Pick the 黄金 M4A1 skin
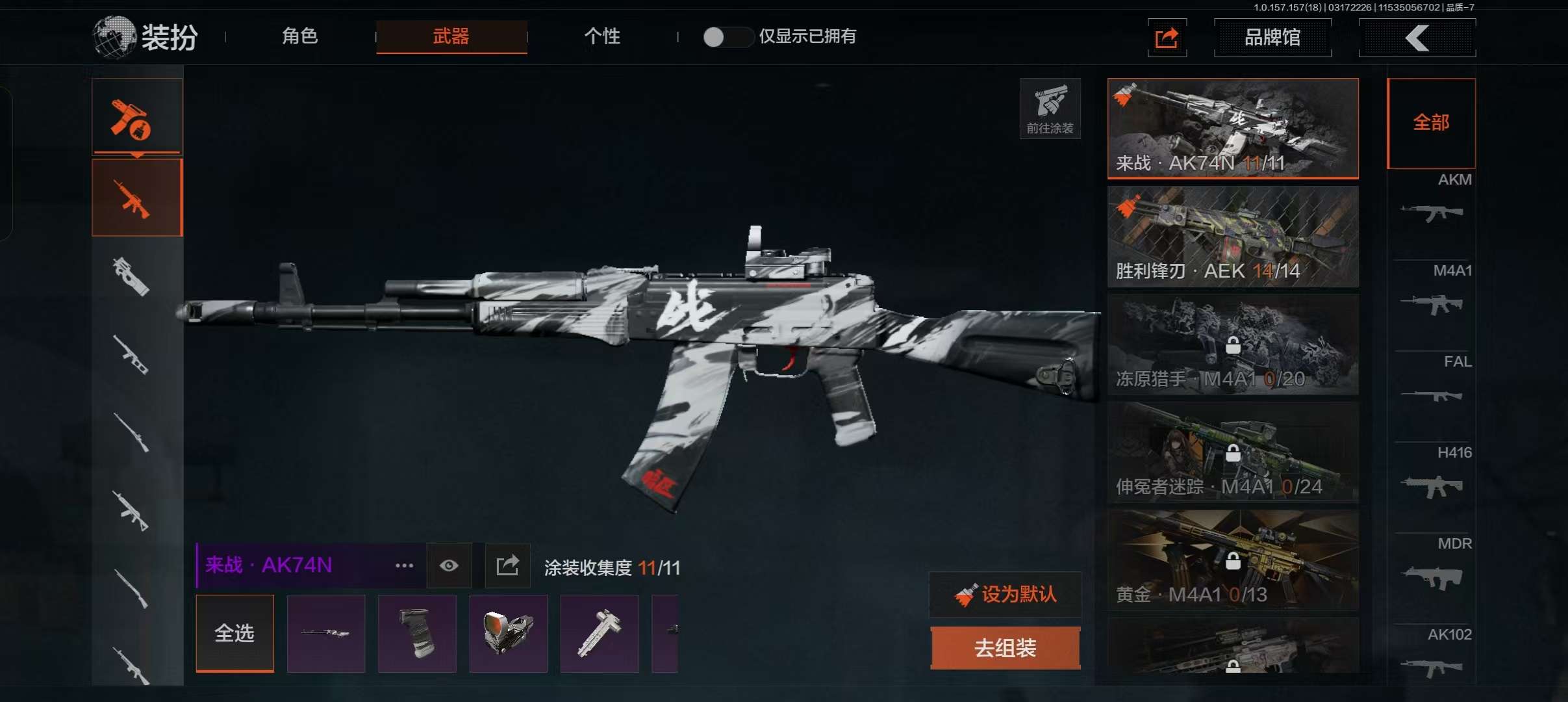The height and width of the screenshot is (702, 1568). pos(1232,560)
